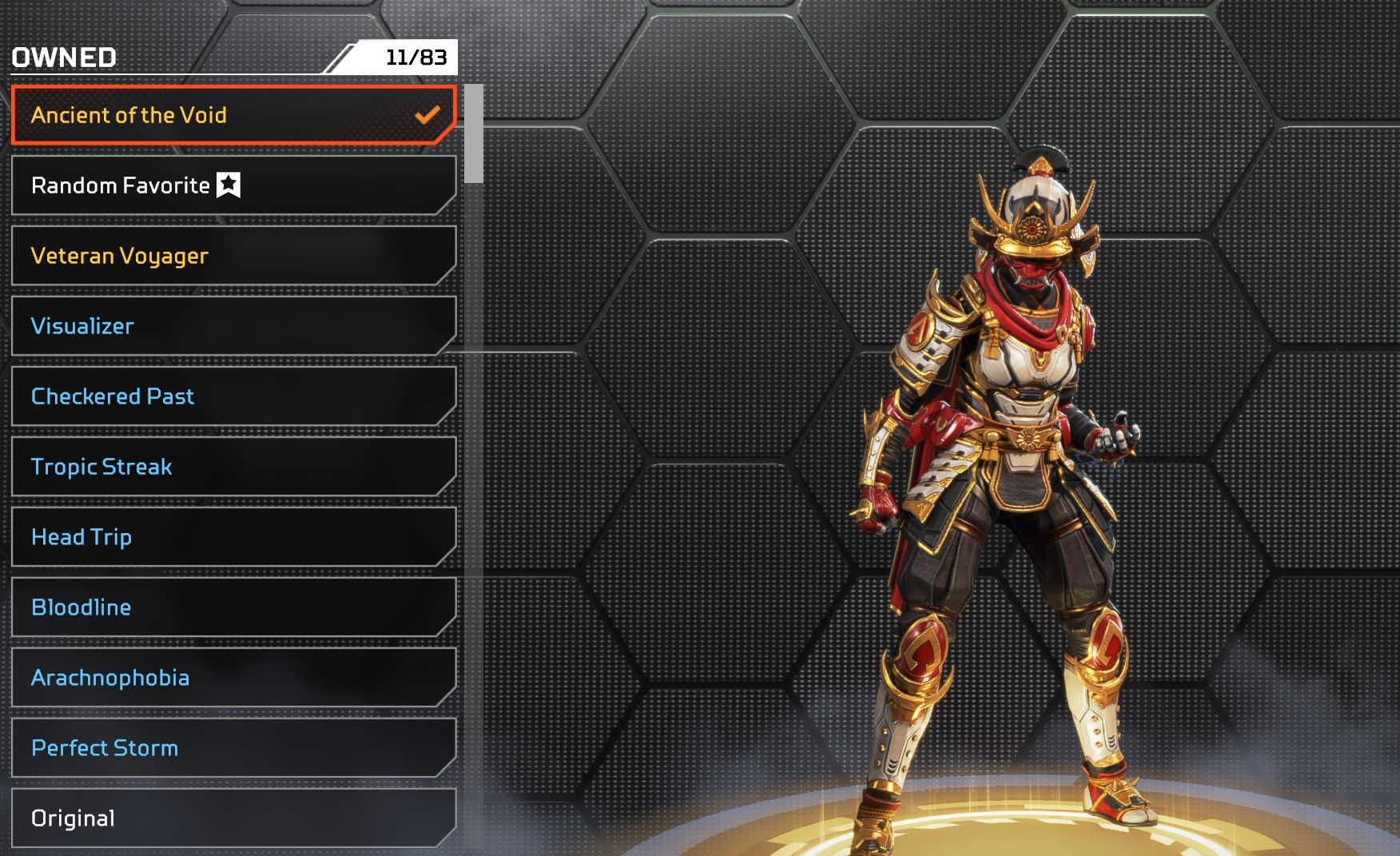
Task: Click the skin list scrollbar handle
Action: [474, 133]
